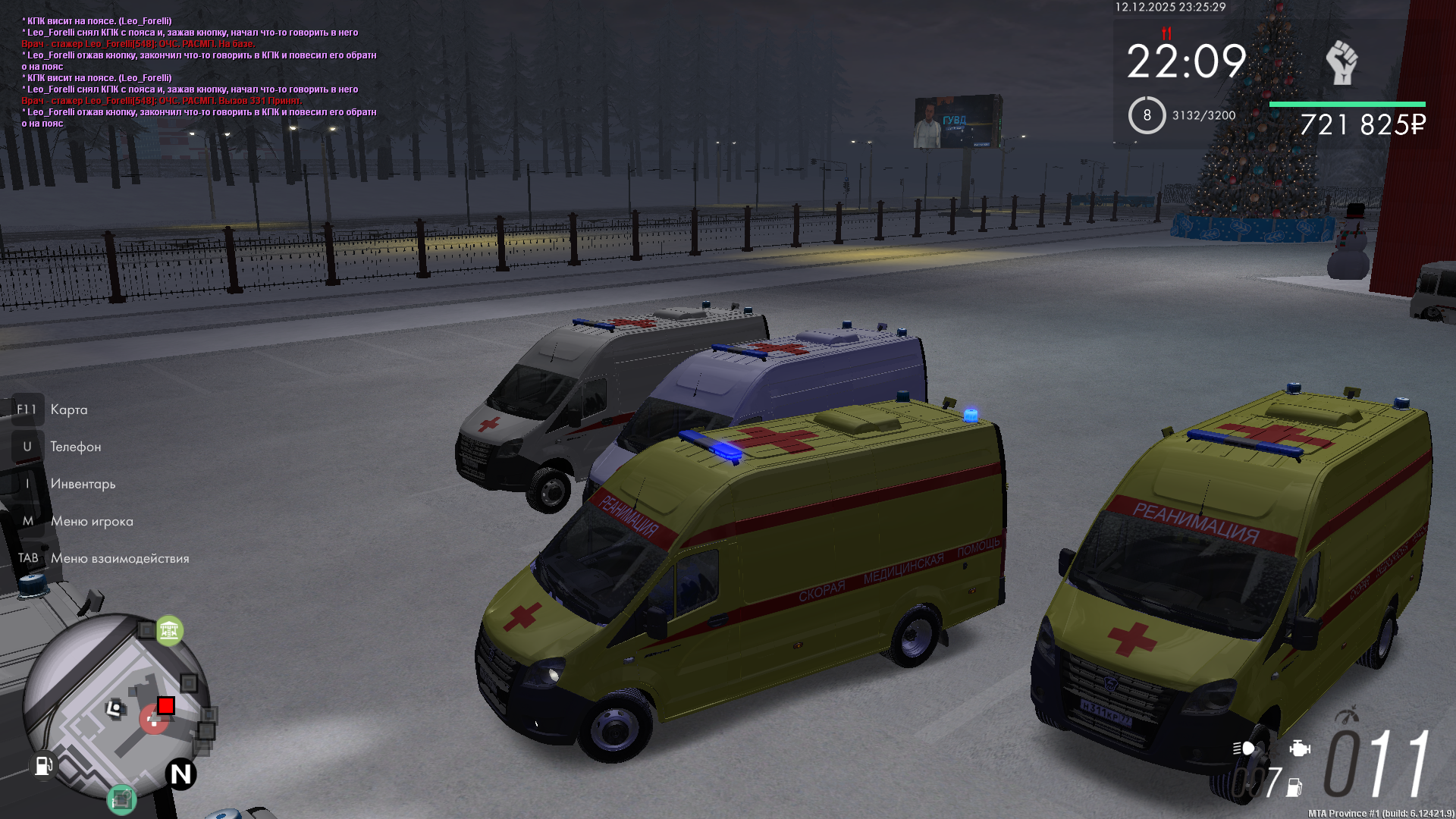
Task: Click the level 8 circle indicator
Action: [1147, 115]
